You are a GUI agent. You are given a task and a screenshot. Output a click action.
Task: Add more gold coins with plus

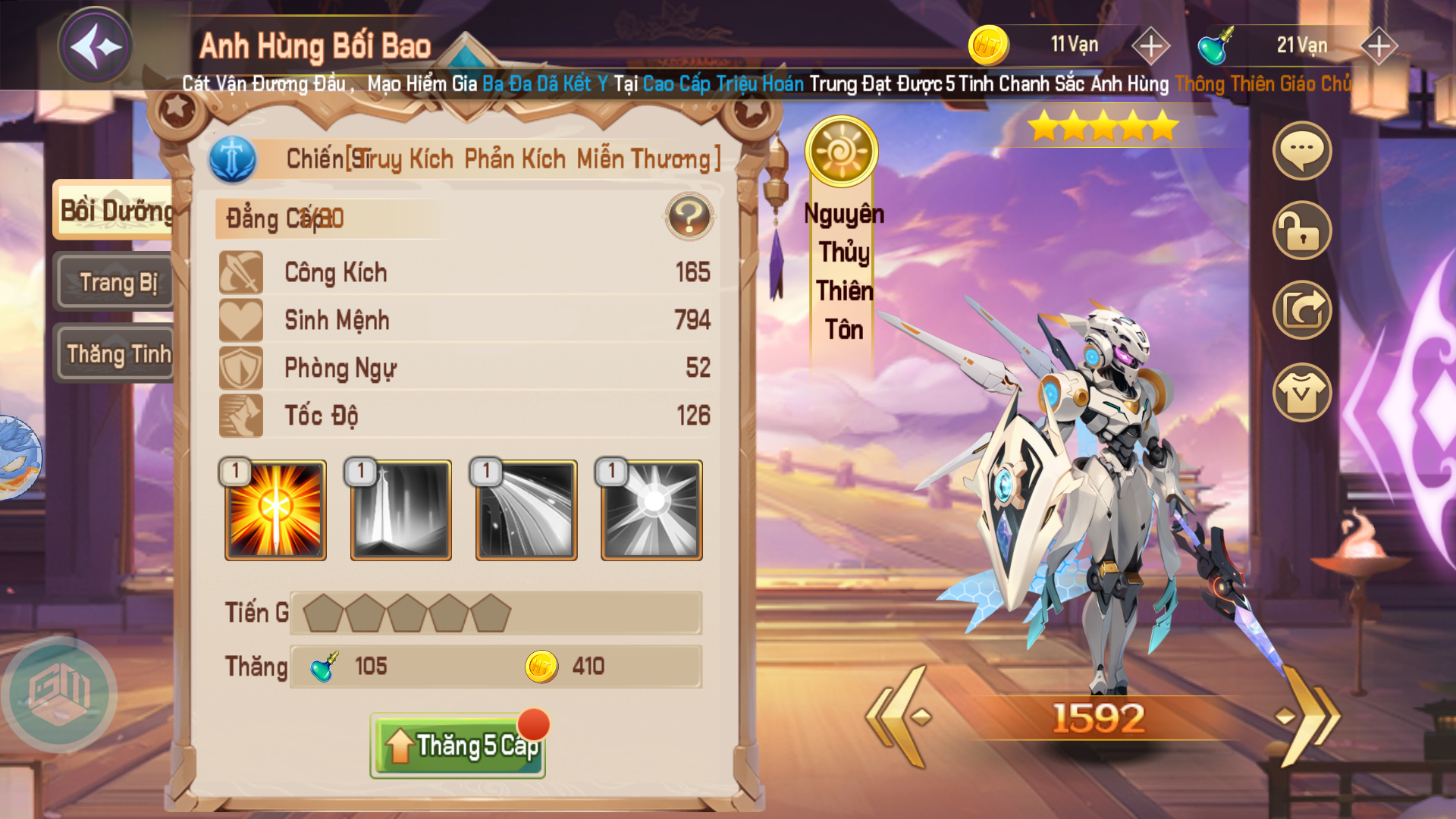(1150, 46)
